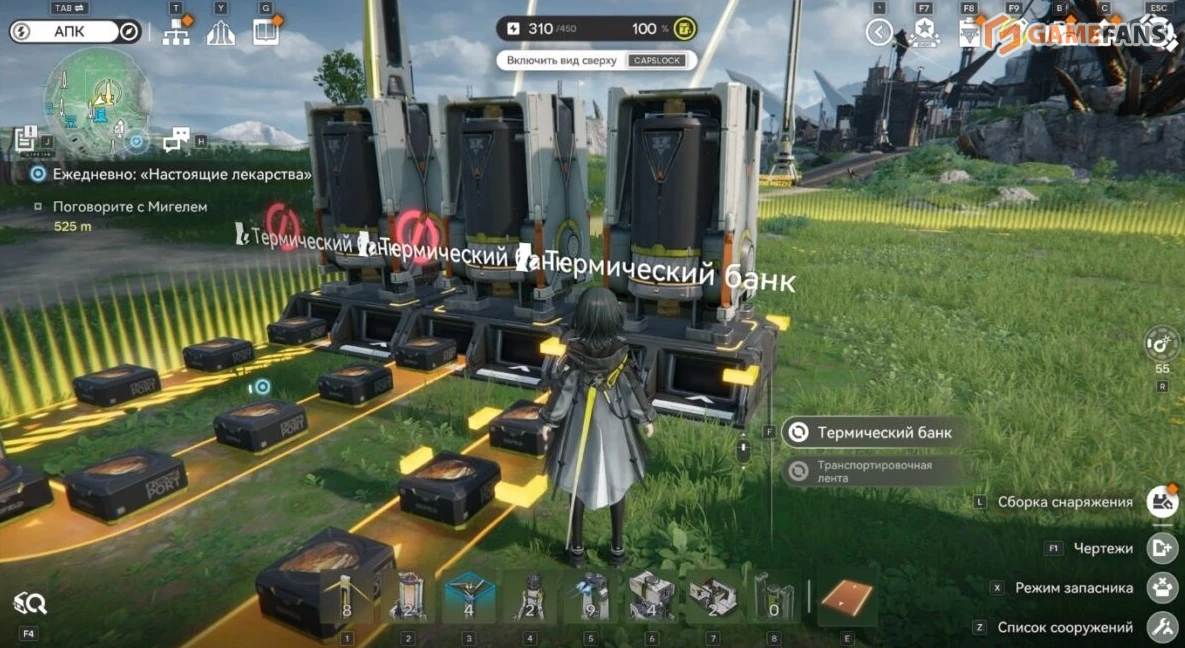
Task: Open «Список сооружений» structures list
Action: tap(1161, 628)
